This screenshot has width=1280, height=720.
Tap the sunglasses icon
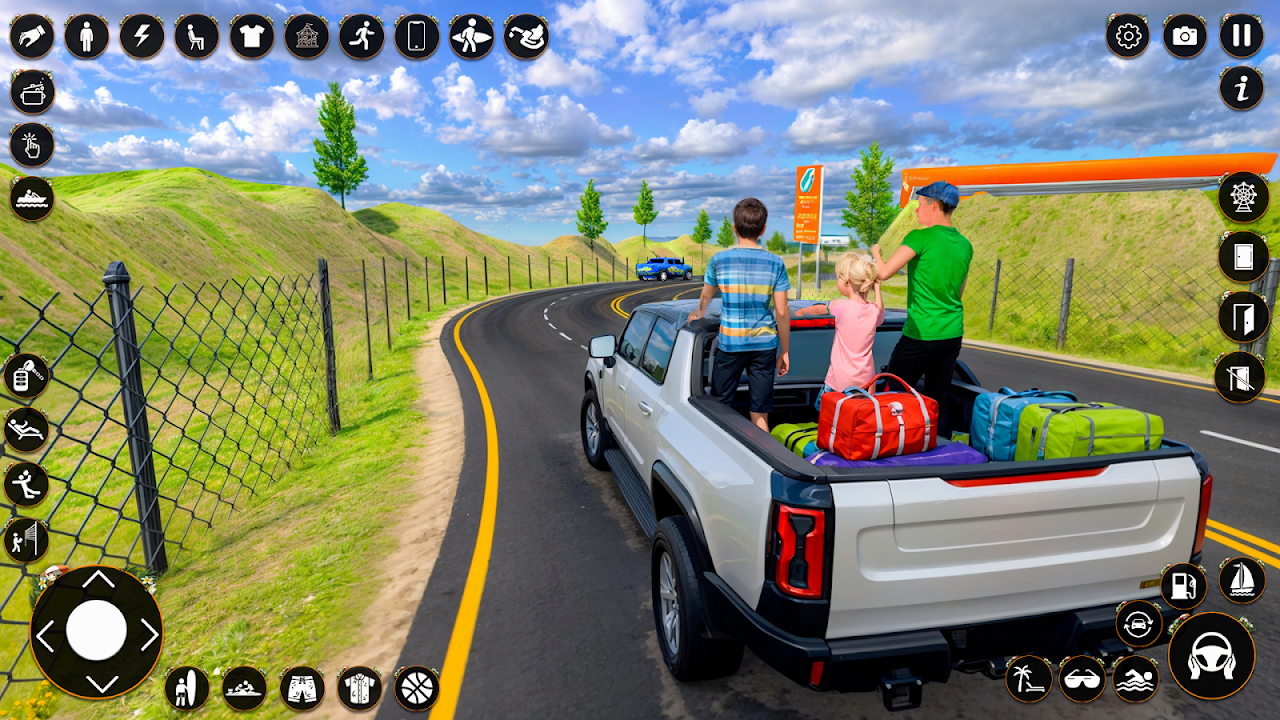click(1081, 678)
